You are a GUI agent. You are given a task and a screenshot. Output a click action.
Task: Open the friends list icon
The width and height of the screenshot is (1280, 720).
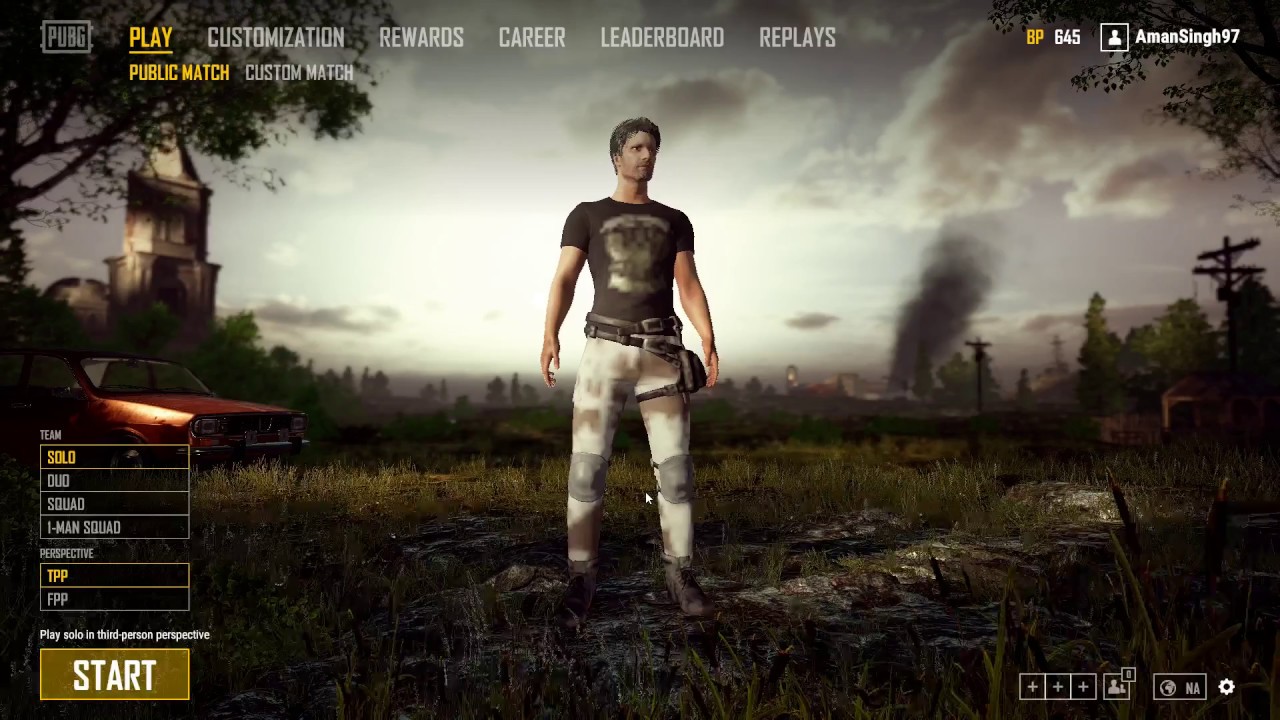pyautogui.click(x=1117, y=687)
